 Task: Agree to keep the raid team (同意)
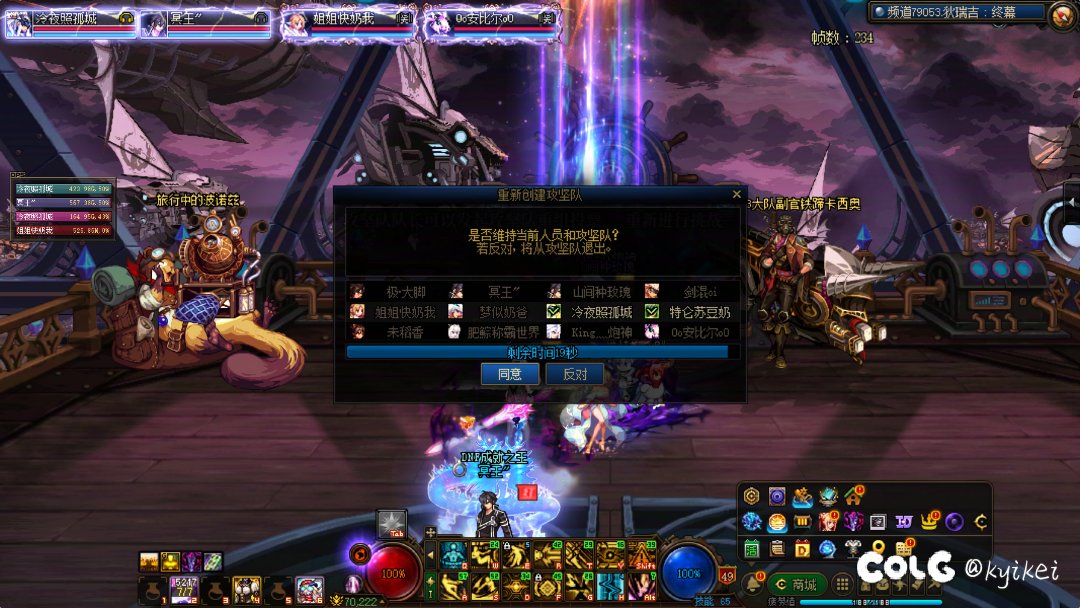[510, 374]
